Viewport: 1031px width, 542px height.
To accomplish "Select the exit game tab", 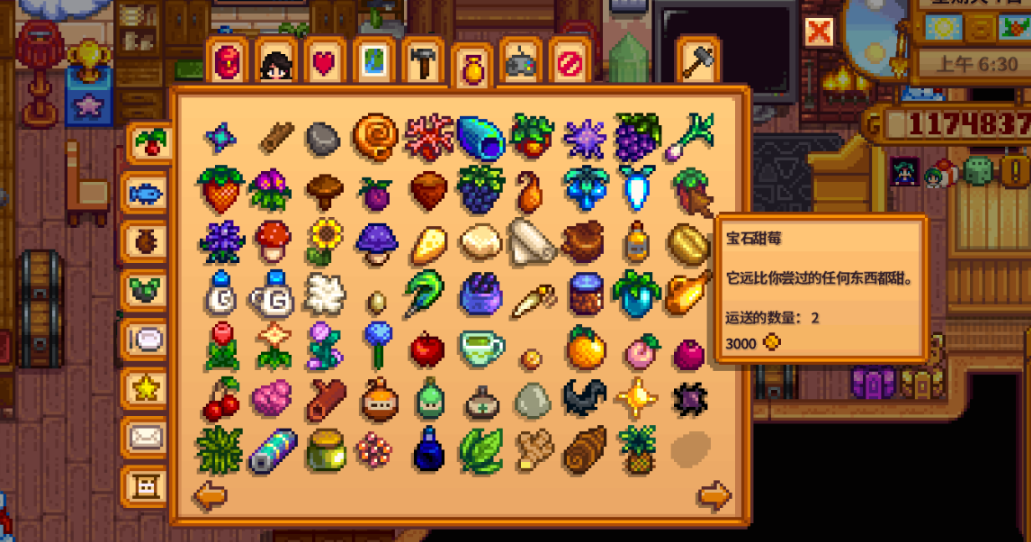I will coord(569,64).
